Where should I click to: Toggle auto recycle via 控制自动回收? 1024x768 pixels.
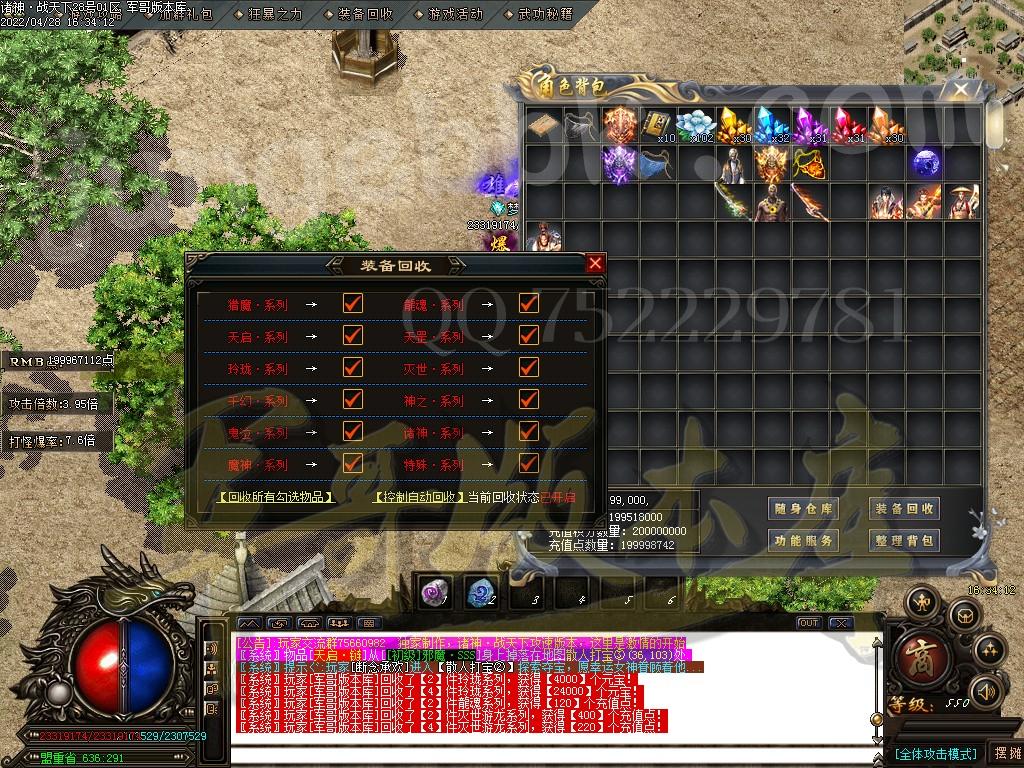click(418, 497)
